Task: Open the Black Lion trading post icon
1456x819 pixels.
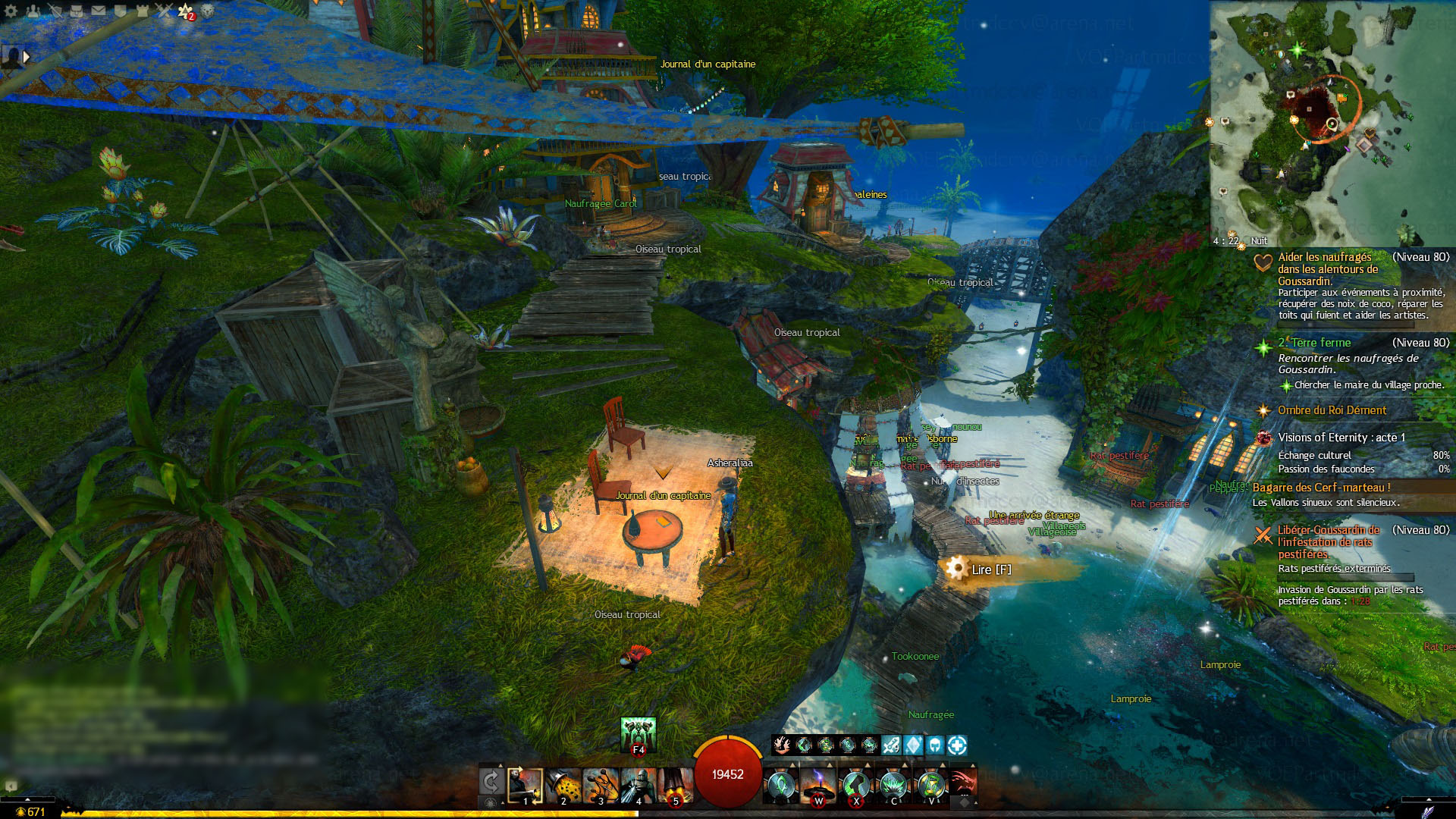Action: 207,11
